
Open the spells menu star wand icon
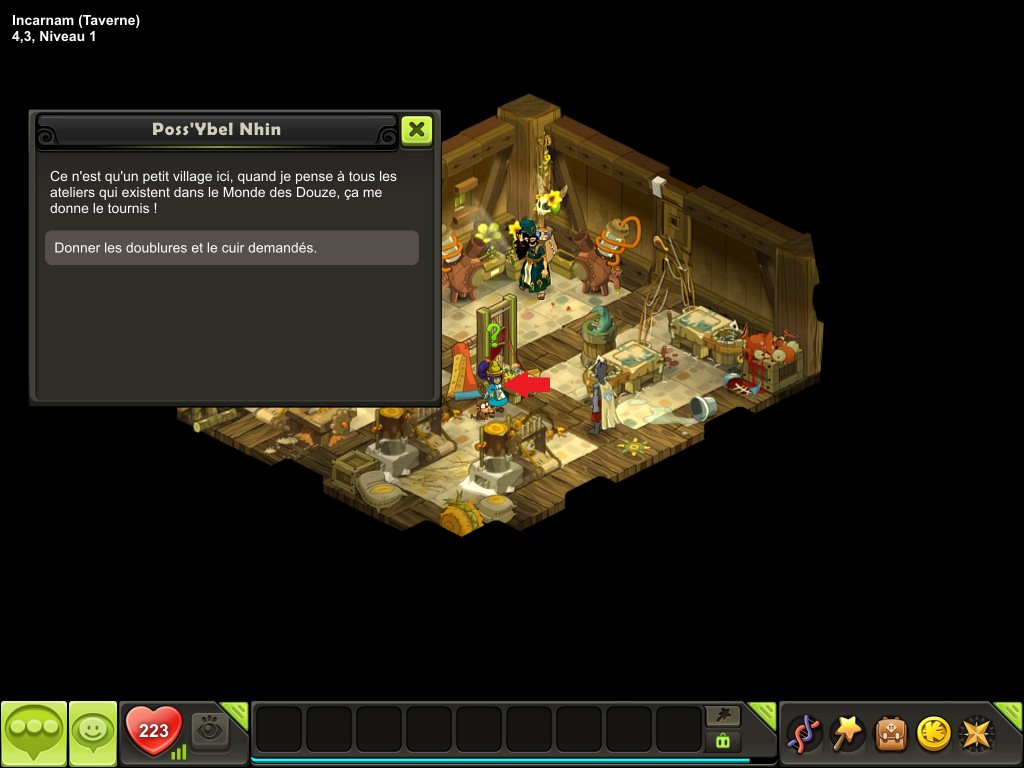(847, 734)
